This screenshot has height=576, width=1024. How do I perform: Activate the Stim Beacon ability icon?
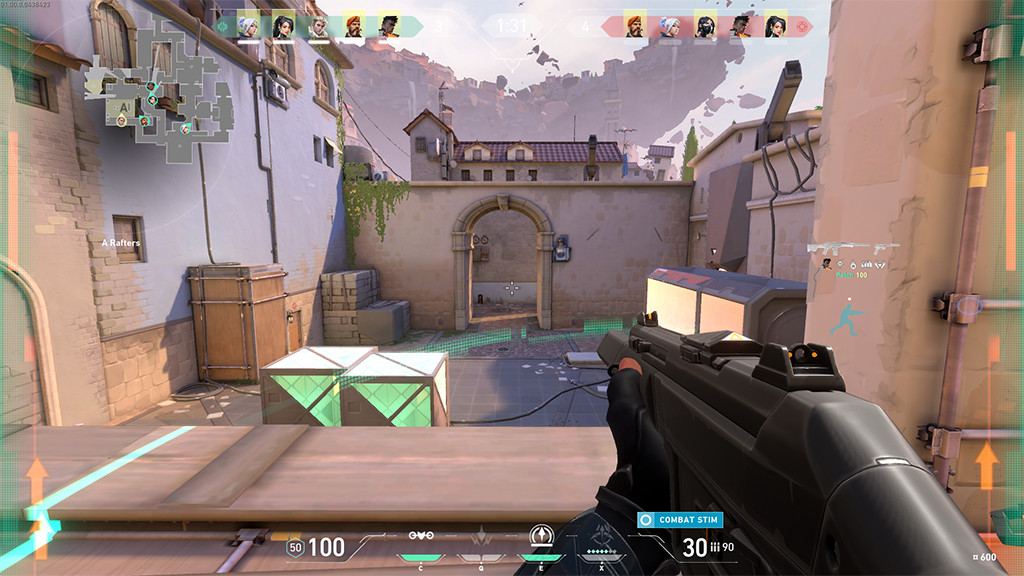(x=421, y=537)
